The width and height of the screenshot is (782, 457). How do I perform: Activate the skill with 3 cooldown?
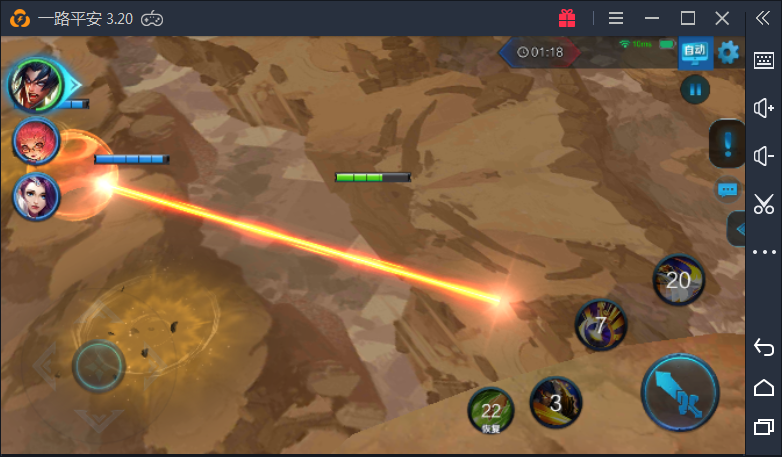[x=556, y=403]
